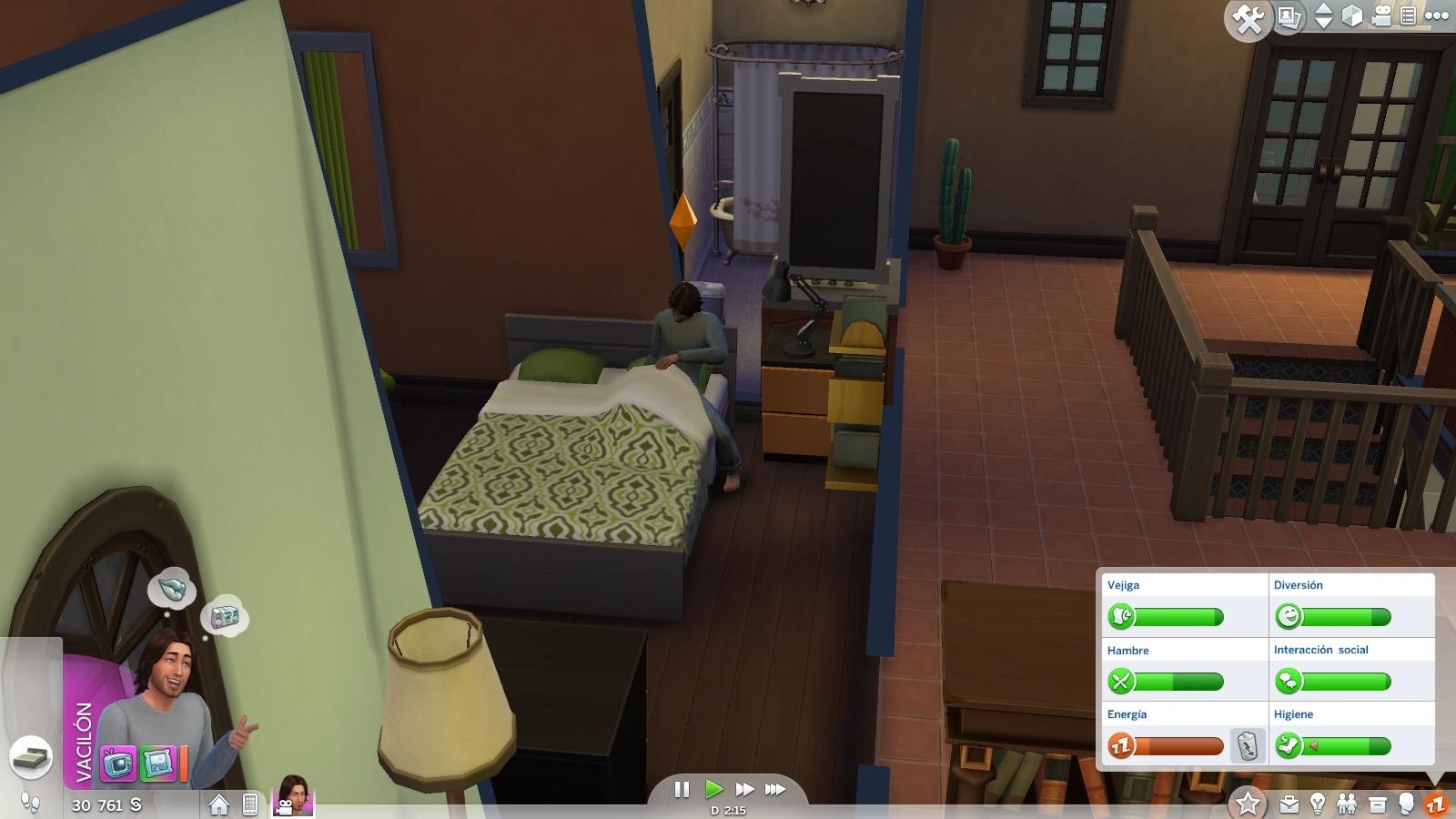
Task: Toggle lower floor with the down arrow
Action: pyautogui.click(x=1322, y=23)
